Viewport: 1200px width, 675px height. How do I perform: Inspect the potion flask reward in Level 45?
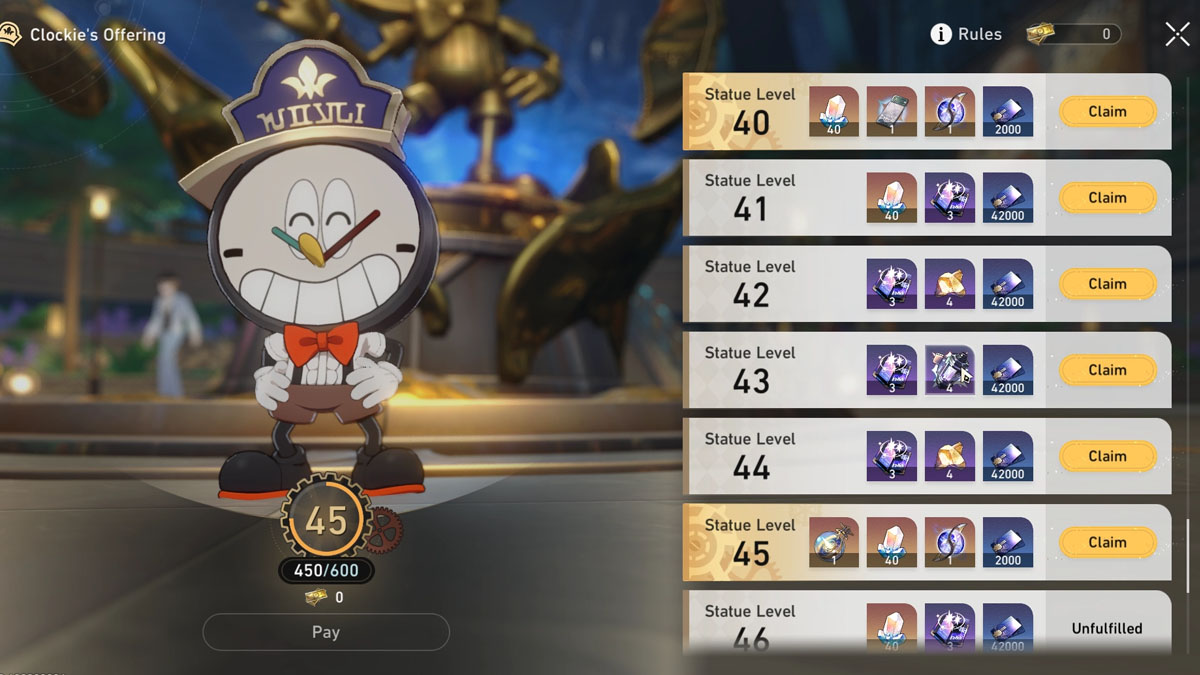coord(834,542)
